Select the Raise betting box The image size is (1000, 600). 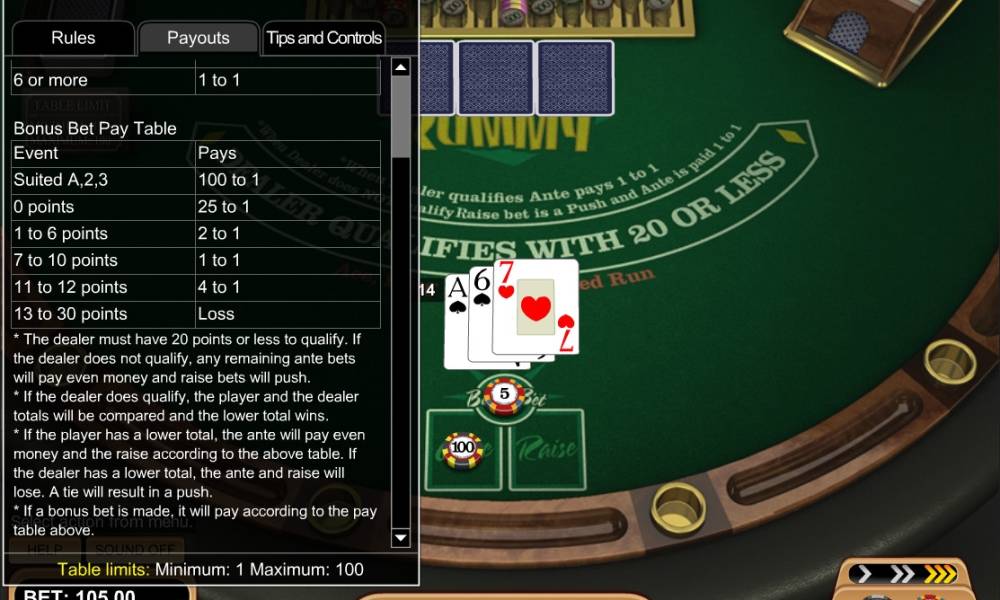(x=547, y=450)
